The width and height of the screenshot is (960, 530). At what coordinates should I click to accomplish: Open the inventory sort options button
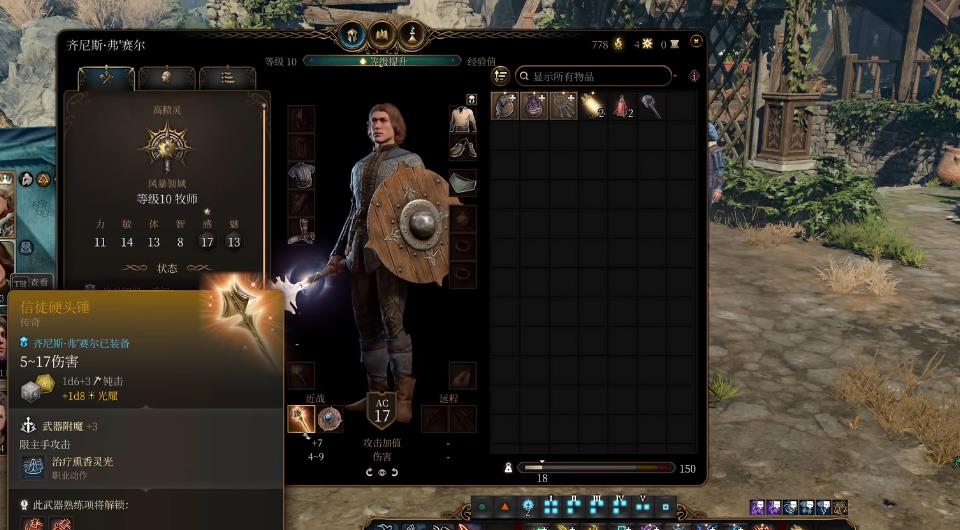tap(501, 76)
